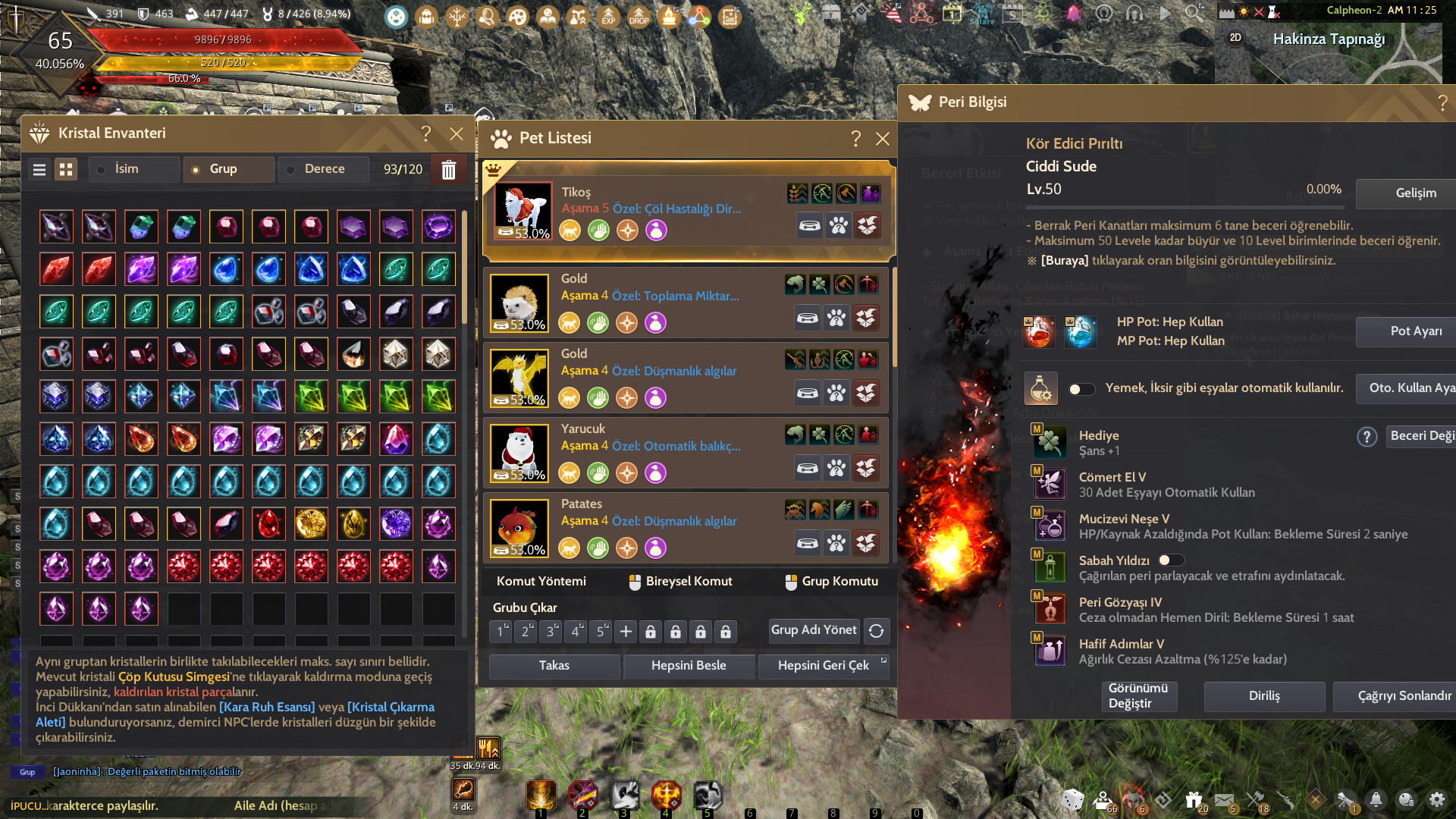Toggle the Sabah Yıldızı fairy light

coord(1170,560)
